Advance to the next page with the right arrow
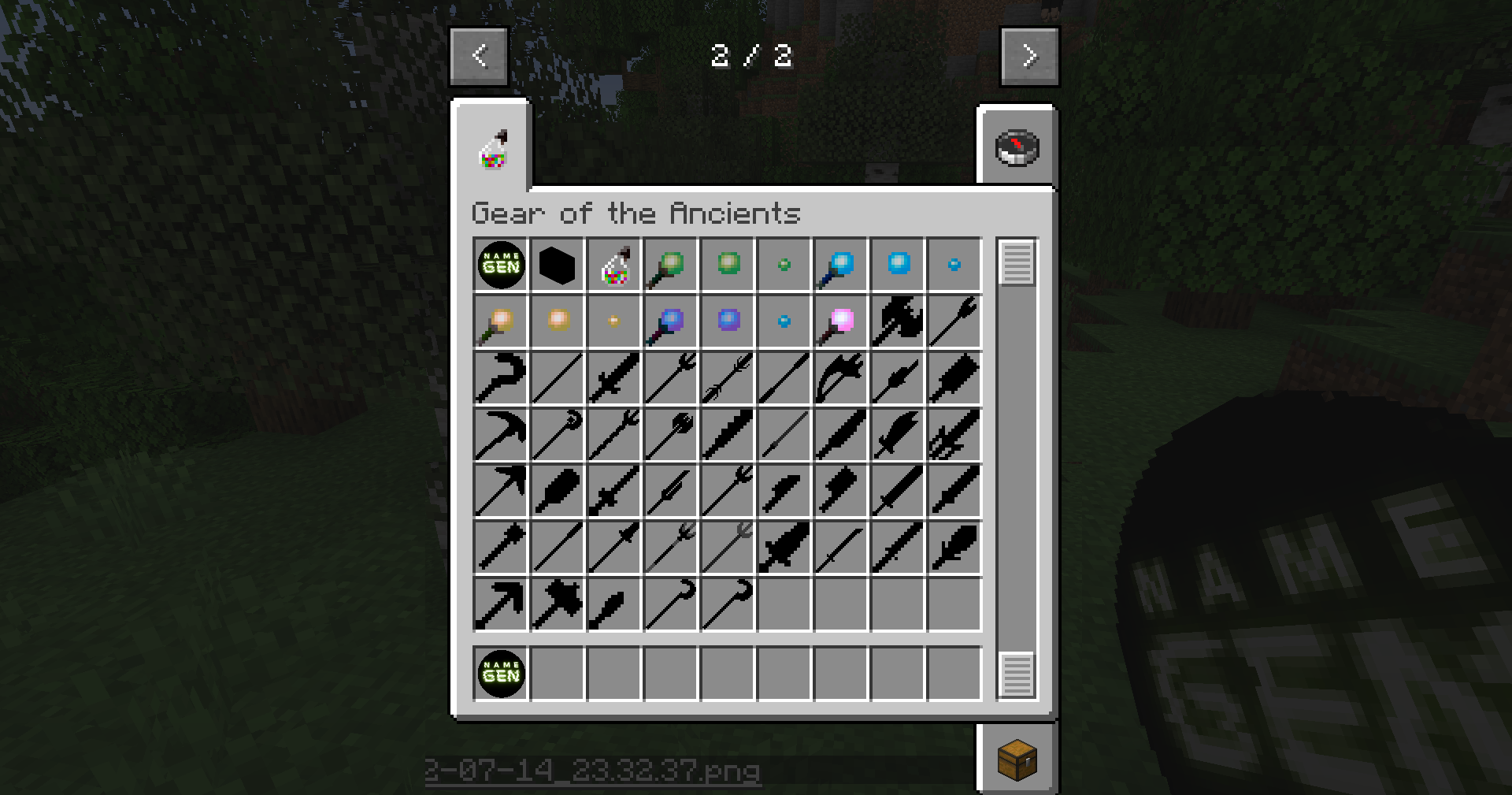The image size is (1512, 795). point(1030,55)
